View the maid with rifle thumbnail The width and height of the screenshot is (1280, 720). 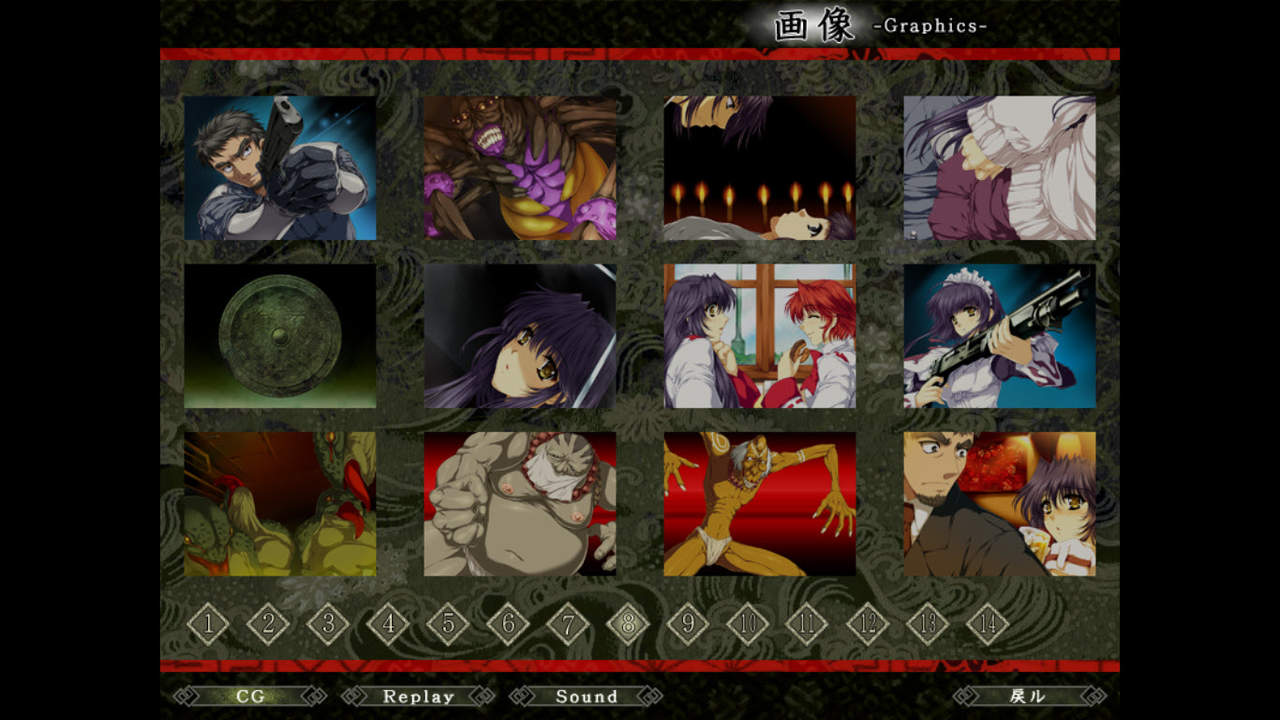coord(1000,336)
